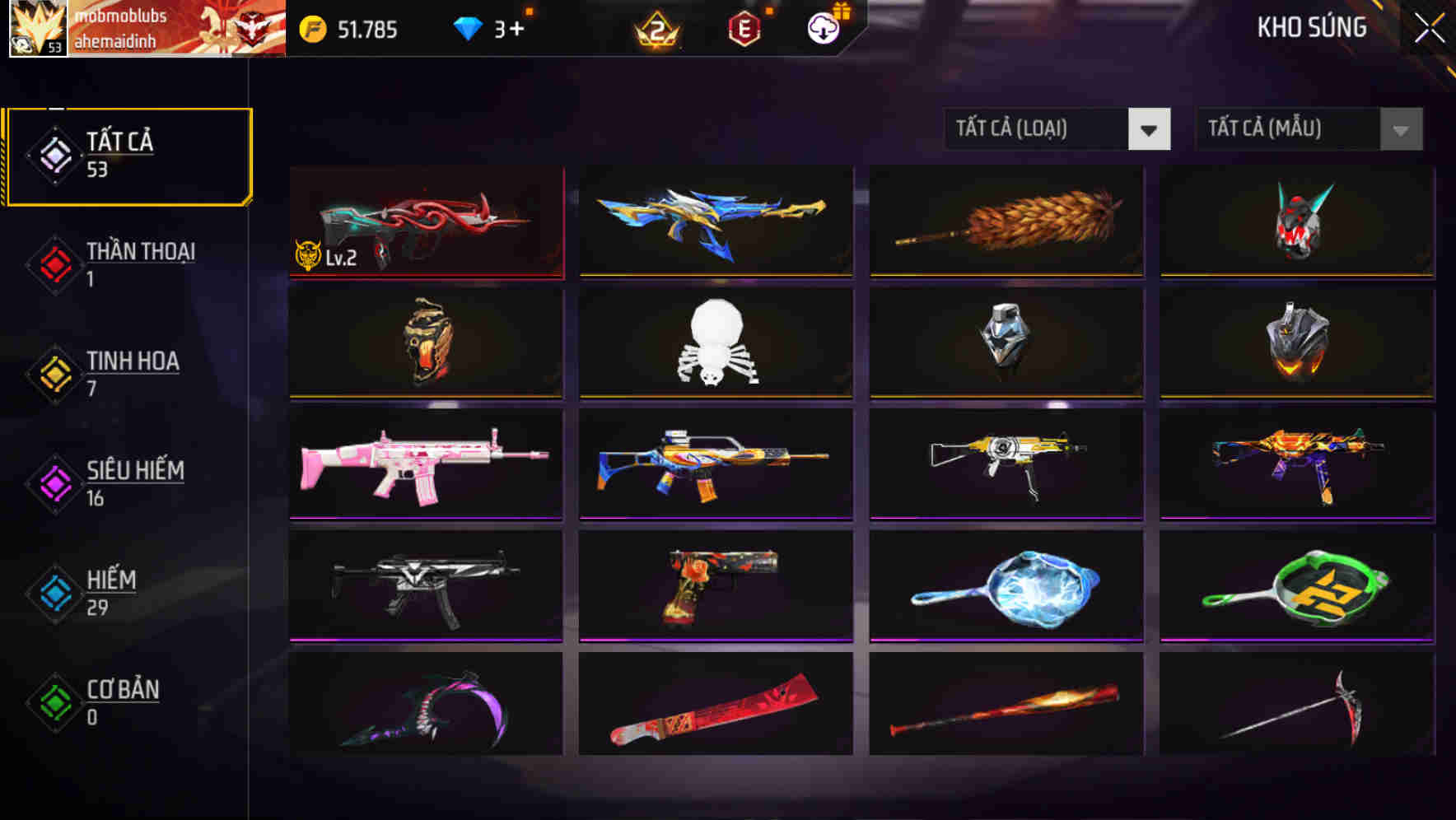Click the player avatar in top left corner
Screen dimensions: 1456x820
[37, 29]
